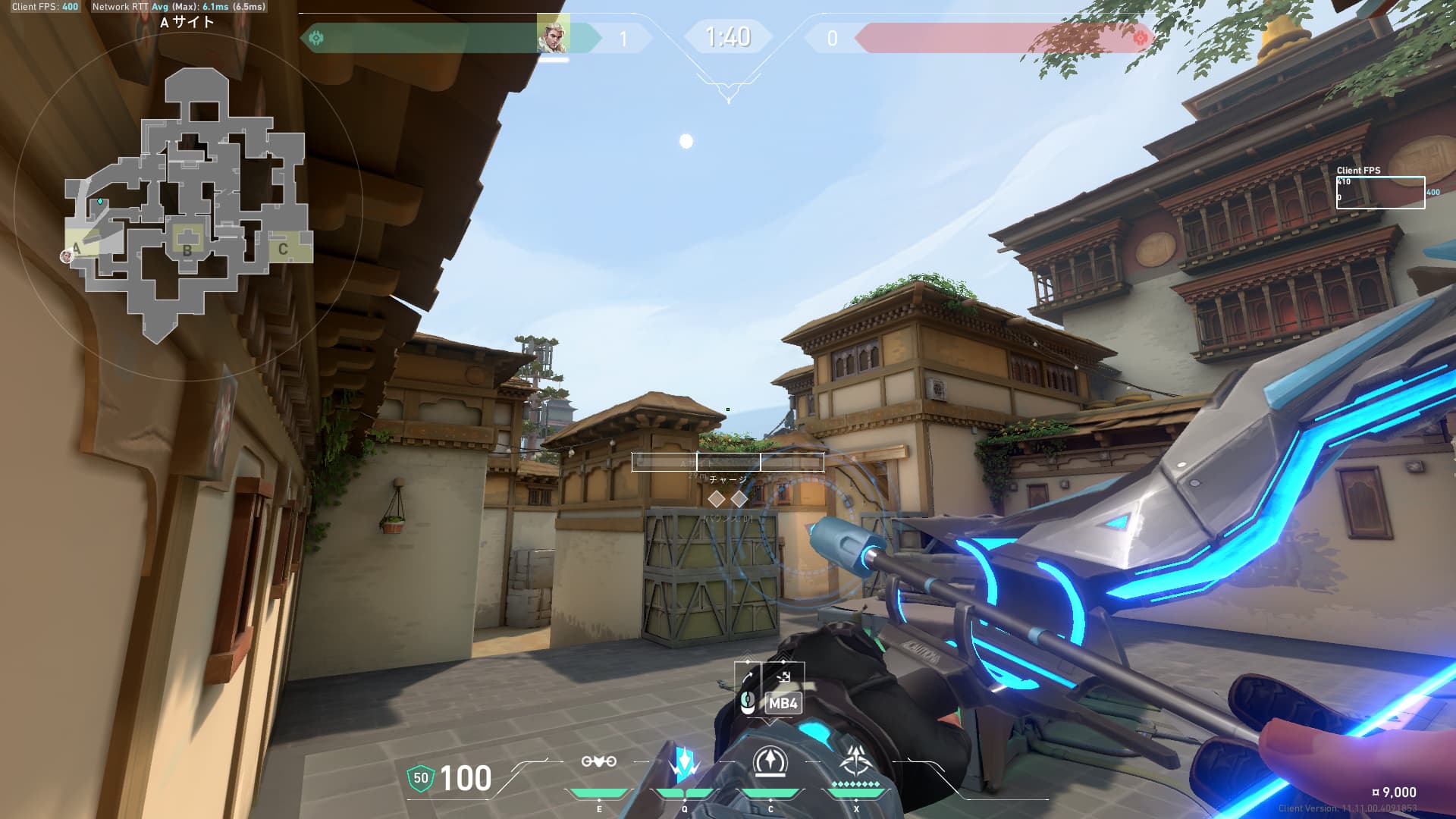The width and height of the screenshot is (1456, 819).
Task: Click the green allied team emblem
Action: [x=317, y=38]
